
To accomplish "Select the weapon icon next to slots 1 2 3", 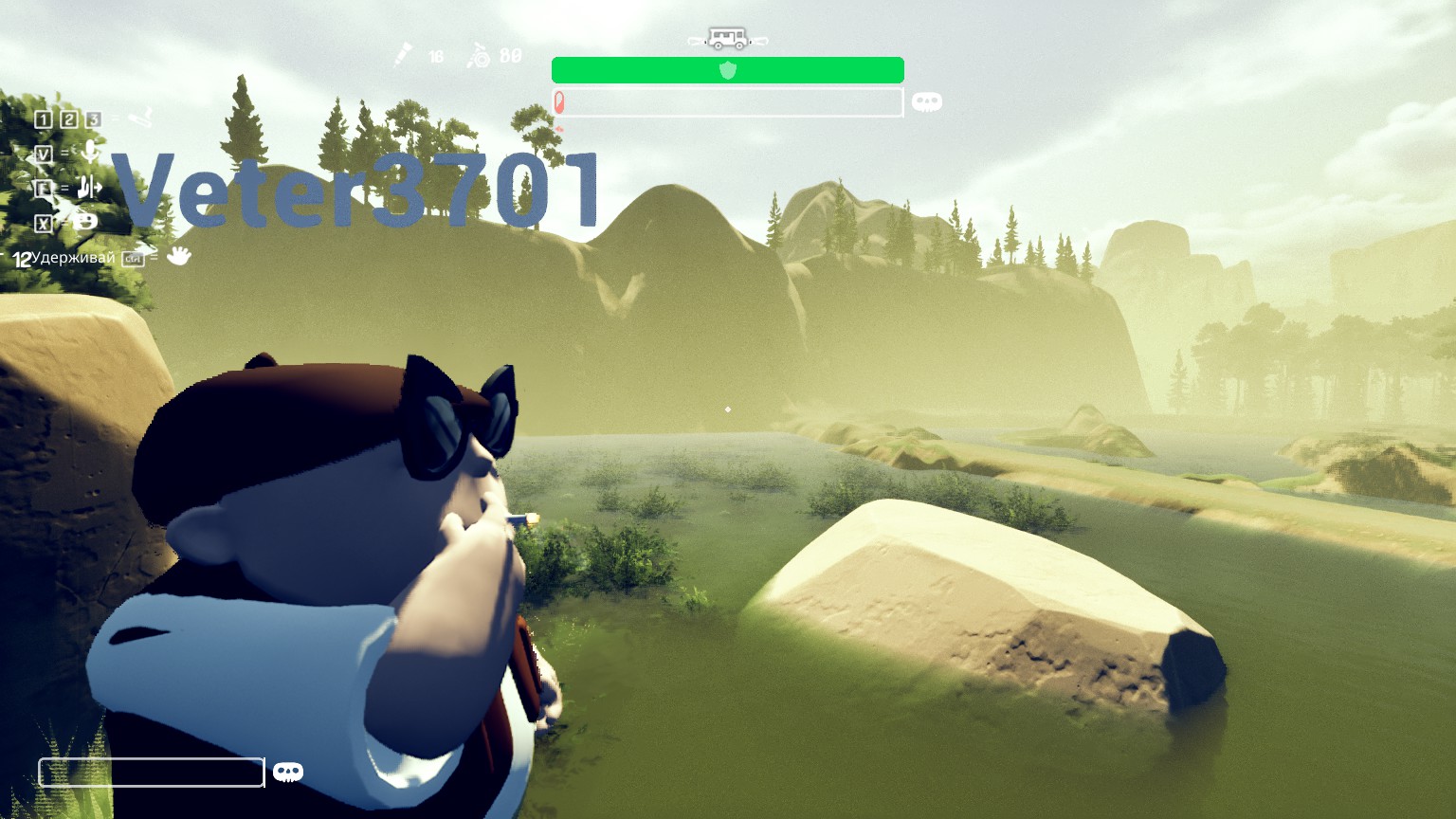I will click(x=140, y=118).
